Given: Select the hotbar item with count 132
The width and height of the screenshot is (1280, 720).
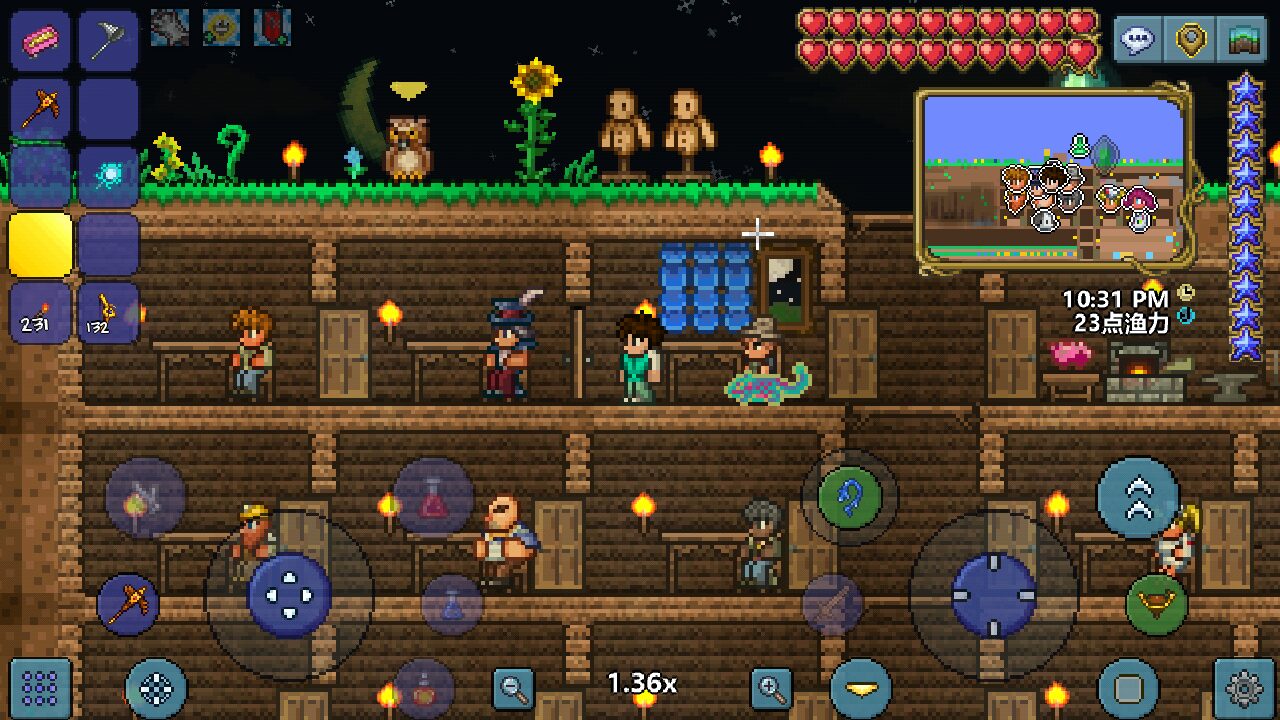Looking at the screenshot, I should click(x=108, y=312).
